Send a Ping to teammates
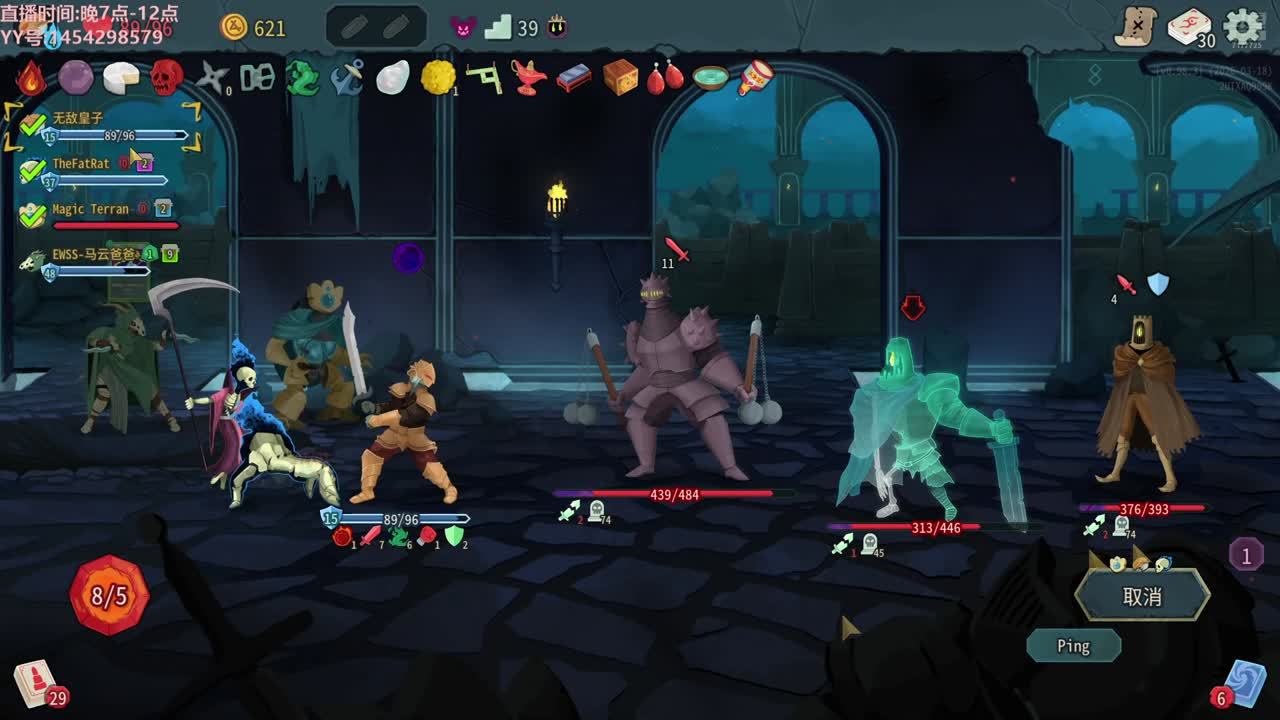 tap(1073, 646)
